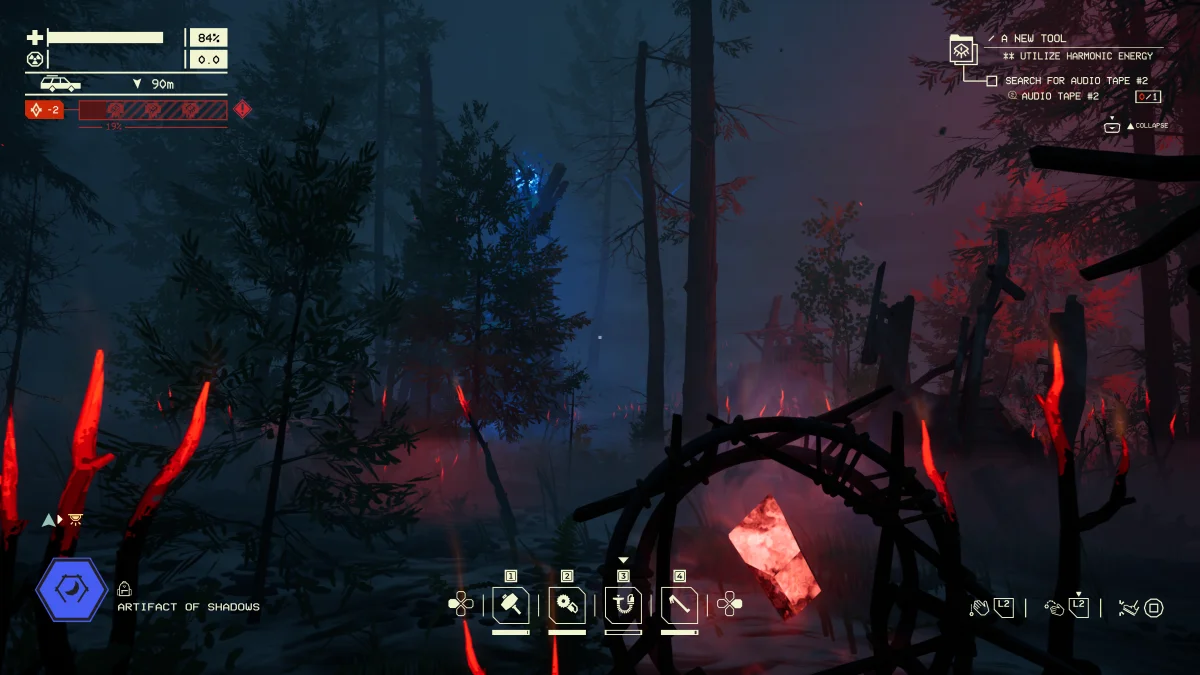The height and width of the screenshot is (675, 1200).
Task: Select the red instability warning diamond
Action: (x=243, y=109)
